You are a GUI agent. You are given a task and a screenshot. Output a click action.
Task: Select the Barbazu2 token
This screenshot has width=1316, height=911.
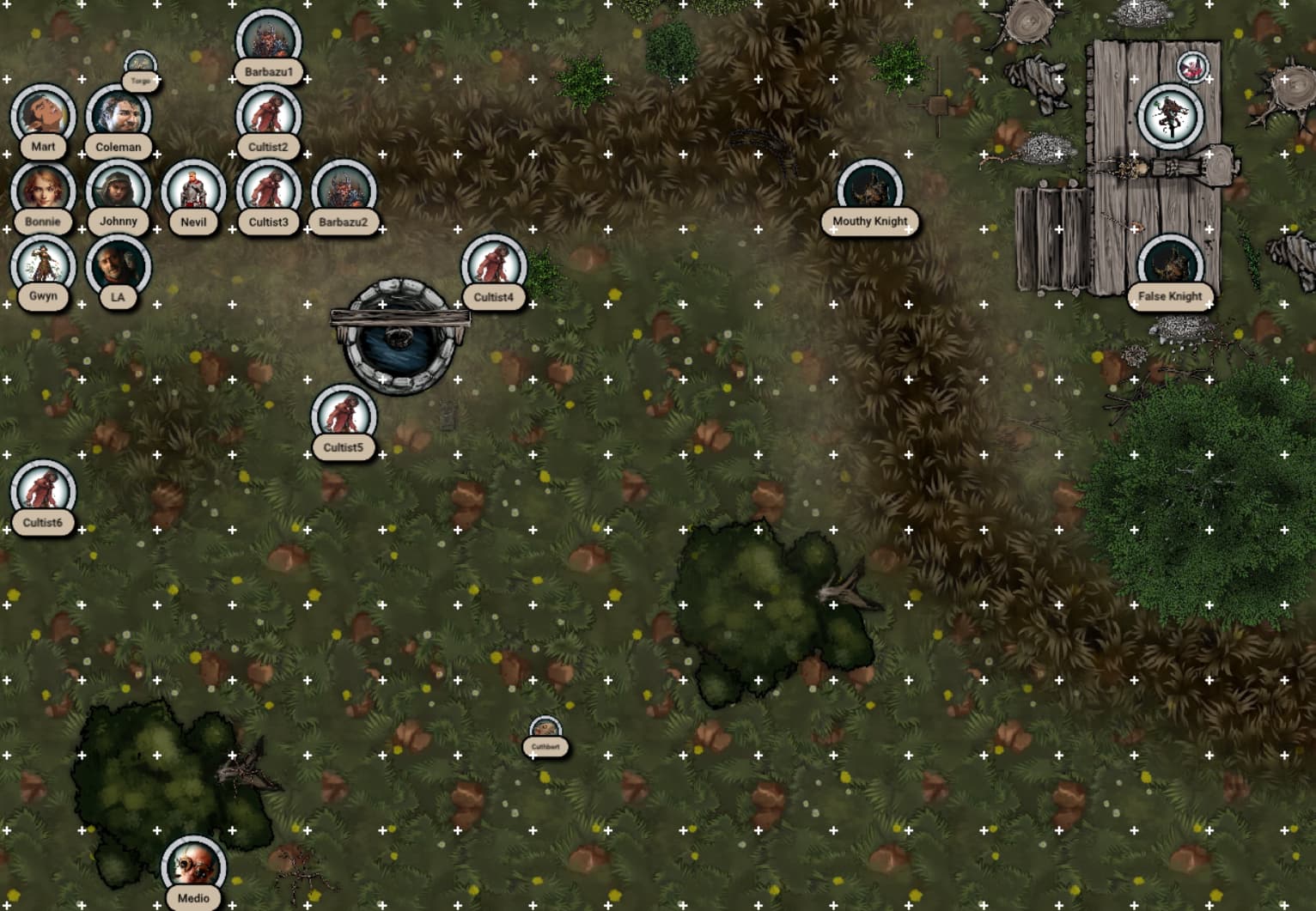[x=344, y=191]
